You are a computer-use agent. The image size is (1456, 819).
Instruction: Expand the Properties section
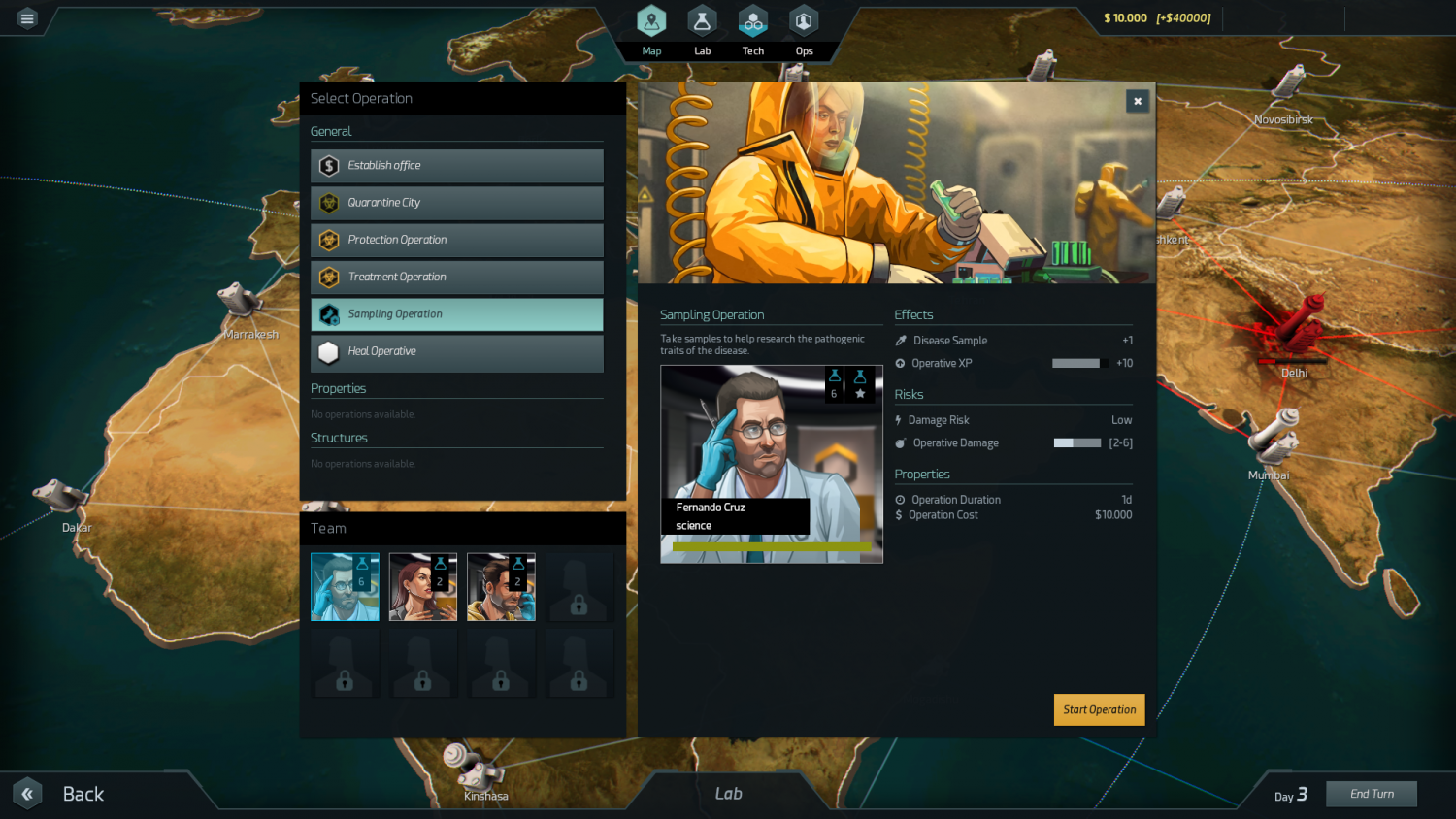point(338,387)
